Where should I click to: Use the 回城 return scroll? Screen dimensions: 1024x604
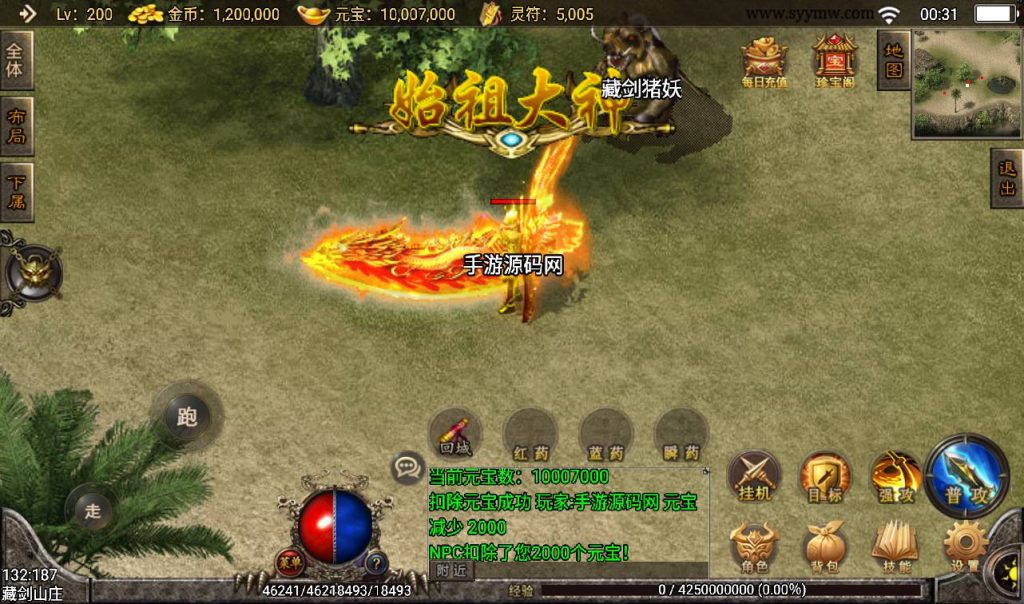tap(455, 435)
